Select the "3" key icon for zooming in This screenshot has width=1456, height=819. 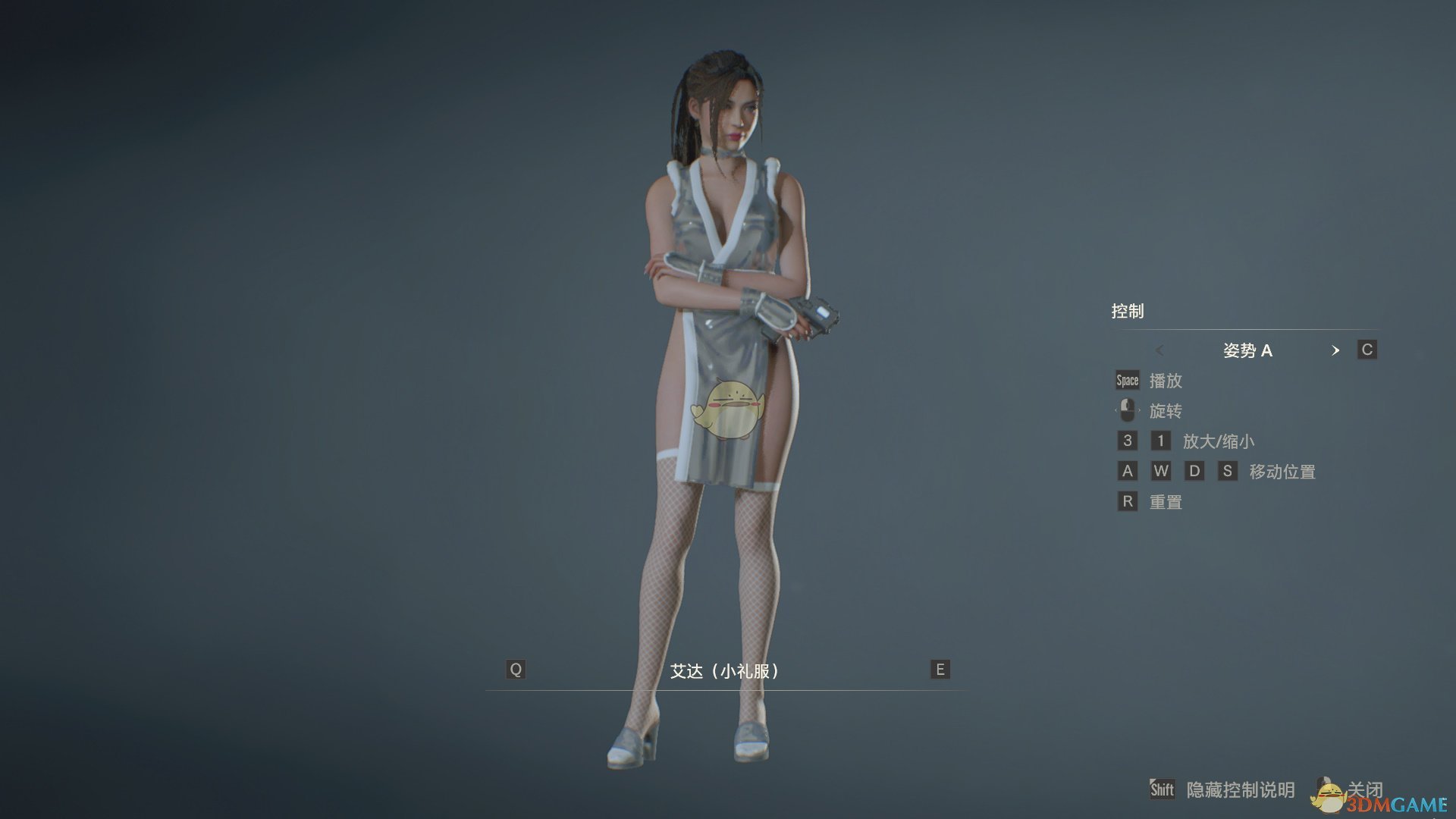pos(1128,441)
